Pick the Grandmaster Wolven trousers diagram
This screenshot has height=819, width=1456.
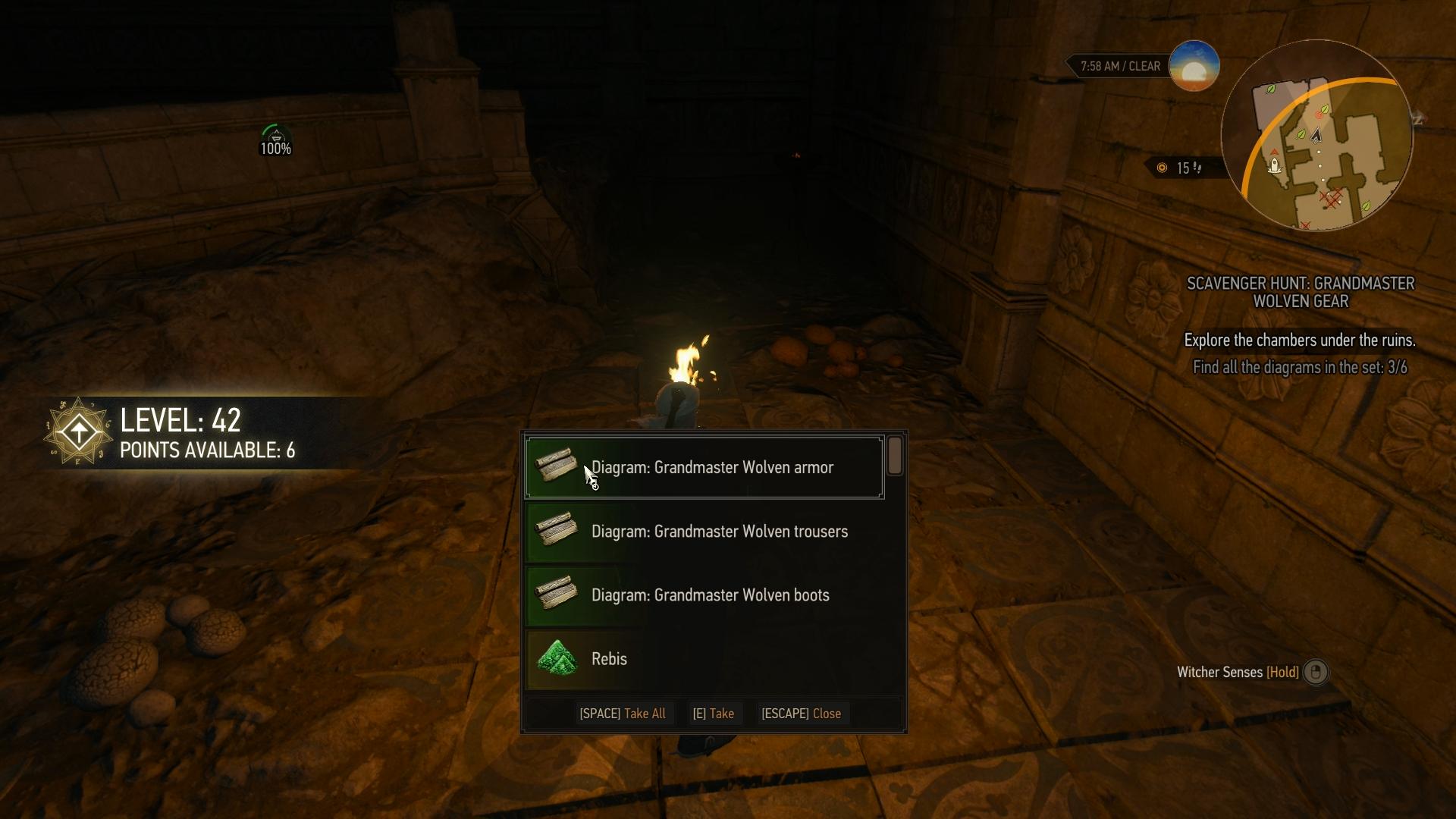point(704,531)
